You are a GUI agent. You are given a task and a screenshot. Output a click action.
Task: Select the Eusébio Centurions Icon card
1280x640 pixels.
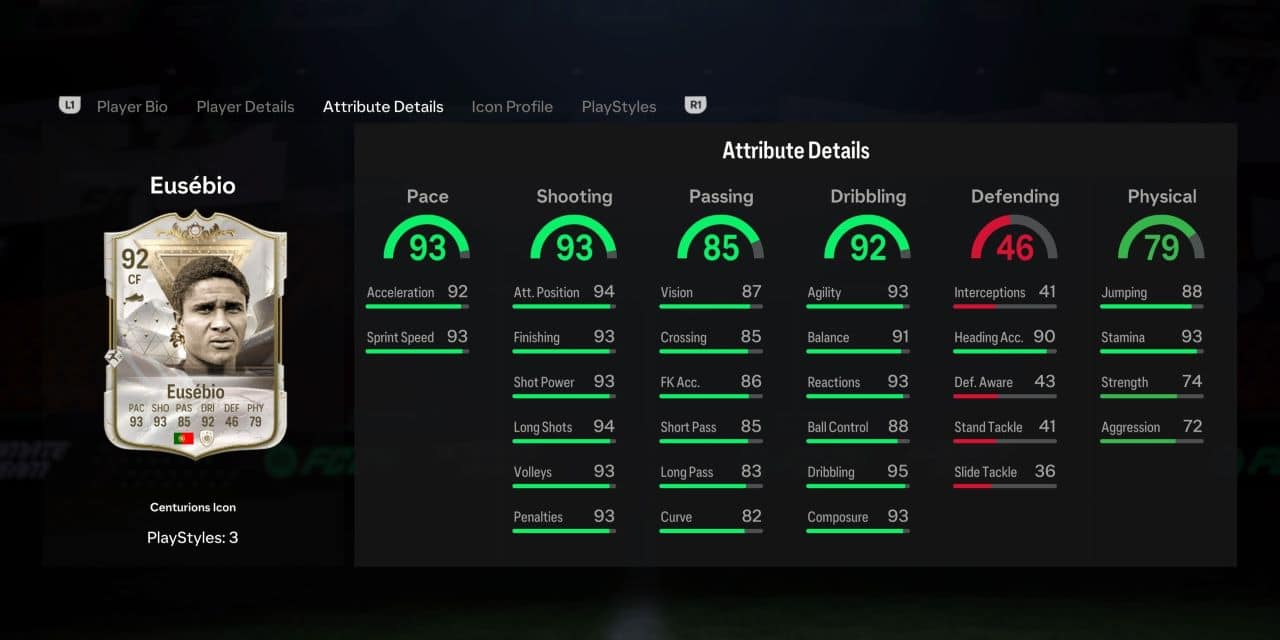point(195,335)
